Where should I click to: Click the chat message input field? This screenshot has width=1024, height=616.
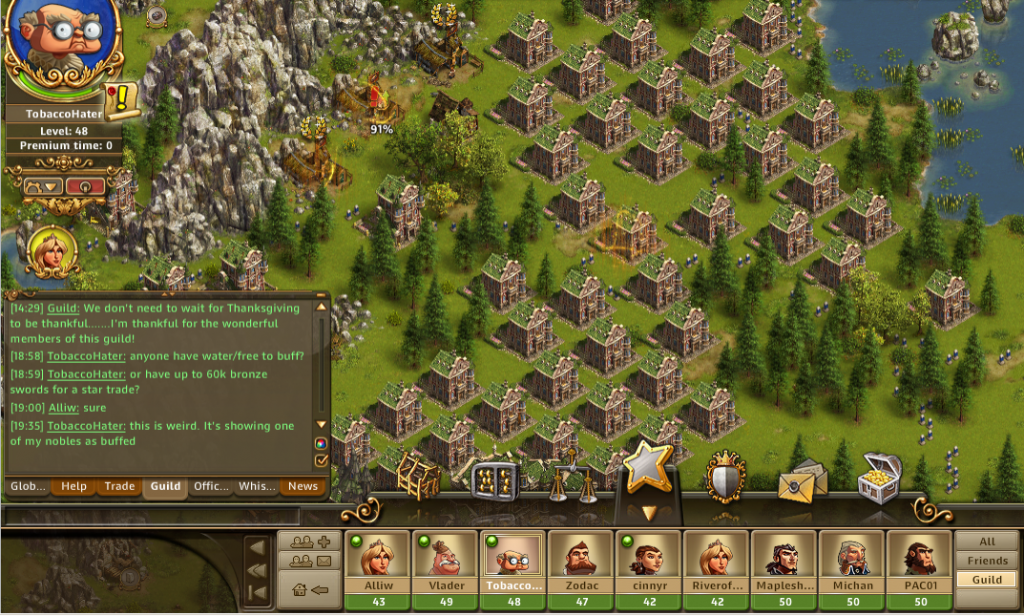point(152,516)
